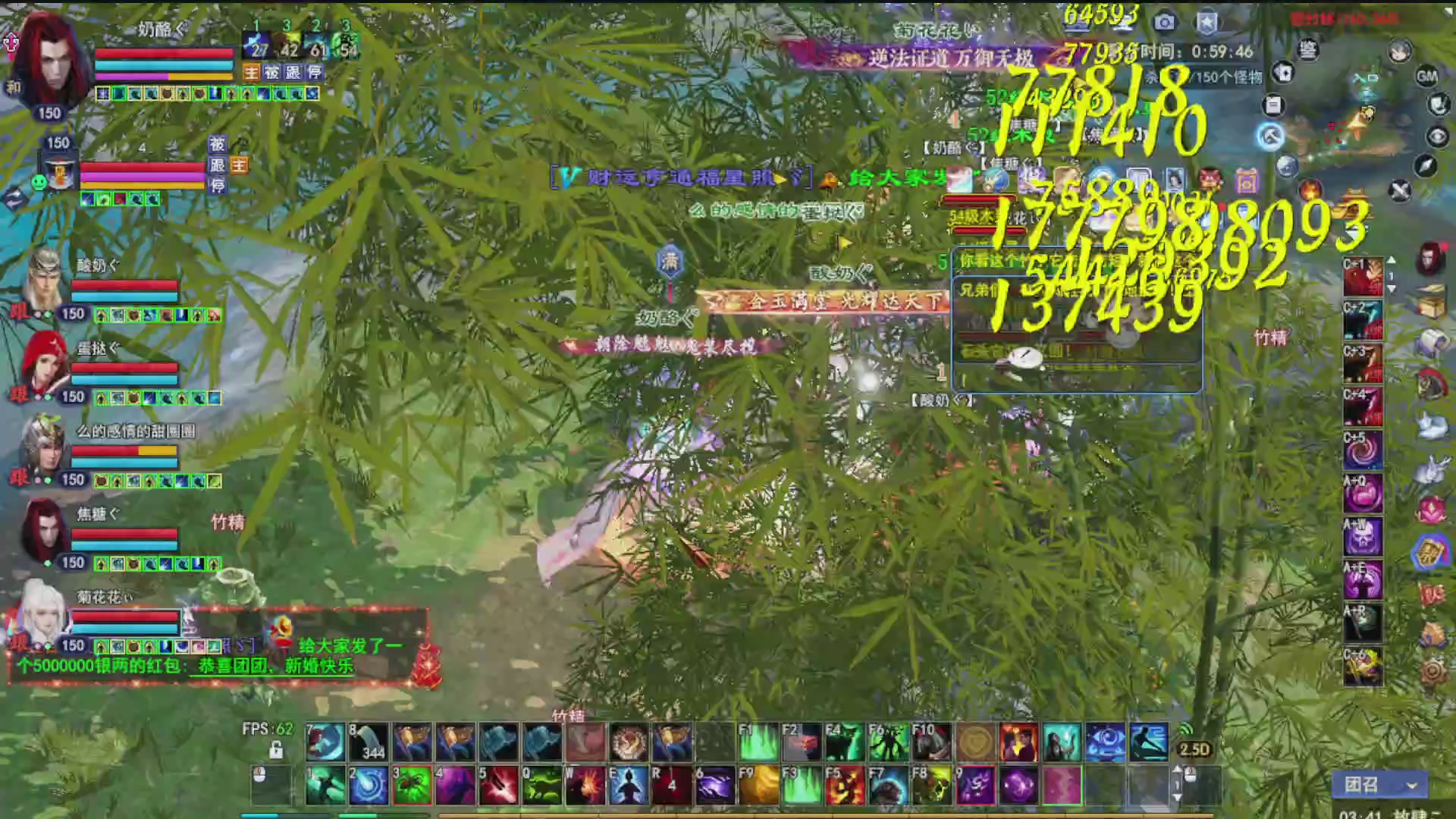Screen dimensions: 1456x819
Task: Toggle the eye visibility icon below the minimap
Action: (1438, 136)
